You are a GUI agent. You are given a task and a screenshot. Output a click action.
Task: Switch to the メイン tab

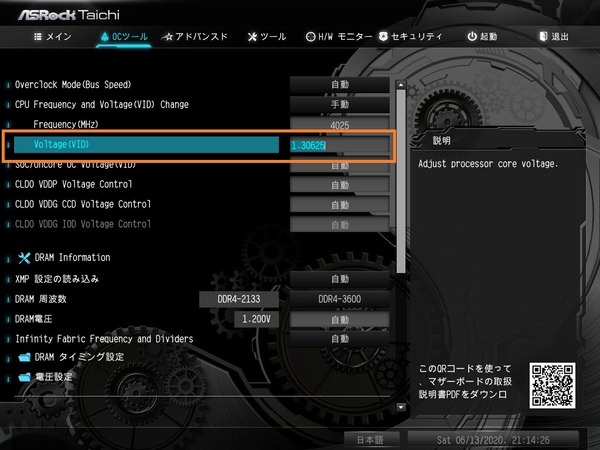pyautogui.click(x=52, y=37)
